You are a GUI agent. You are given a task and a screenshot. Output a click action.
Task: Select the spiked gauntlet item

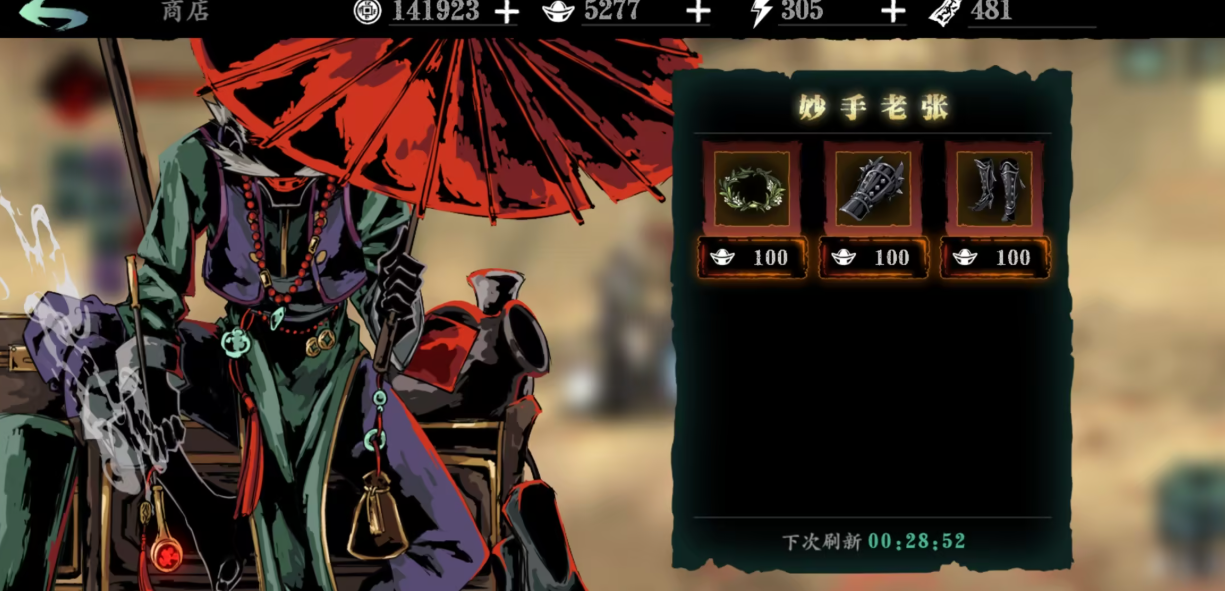pyautogui.click(x=873, y=188)
